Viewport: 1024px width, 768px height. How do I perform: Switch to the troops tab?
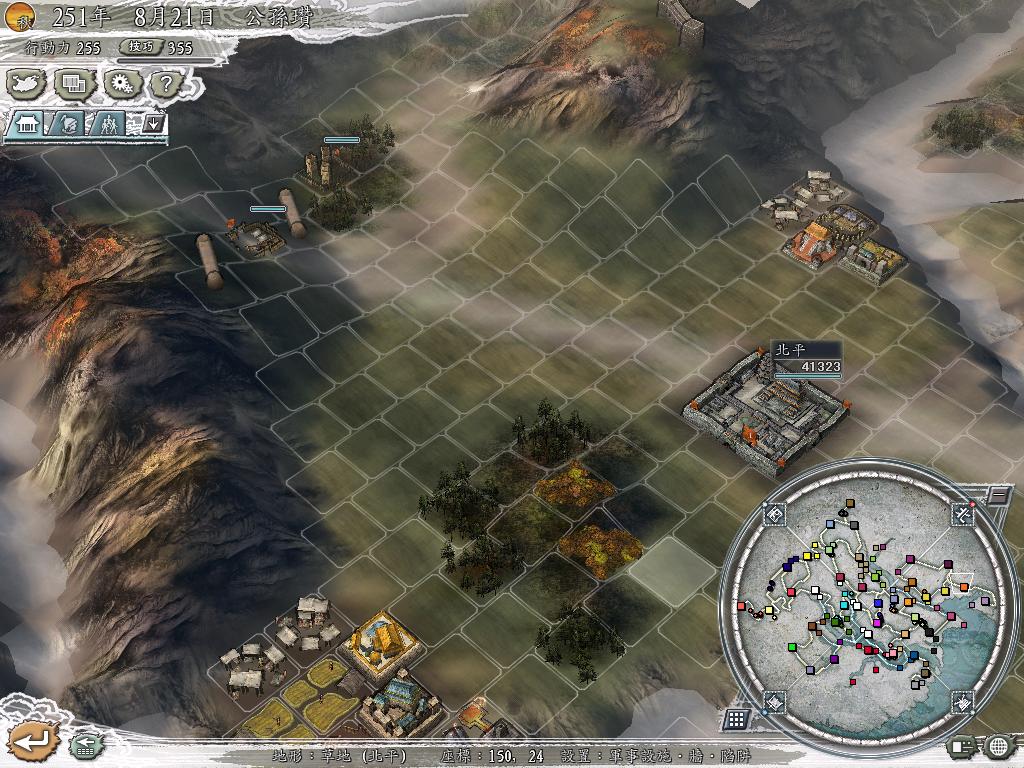click(108, 124)
